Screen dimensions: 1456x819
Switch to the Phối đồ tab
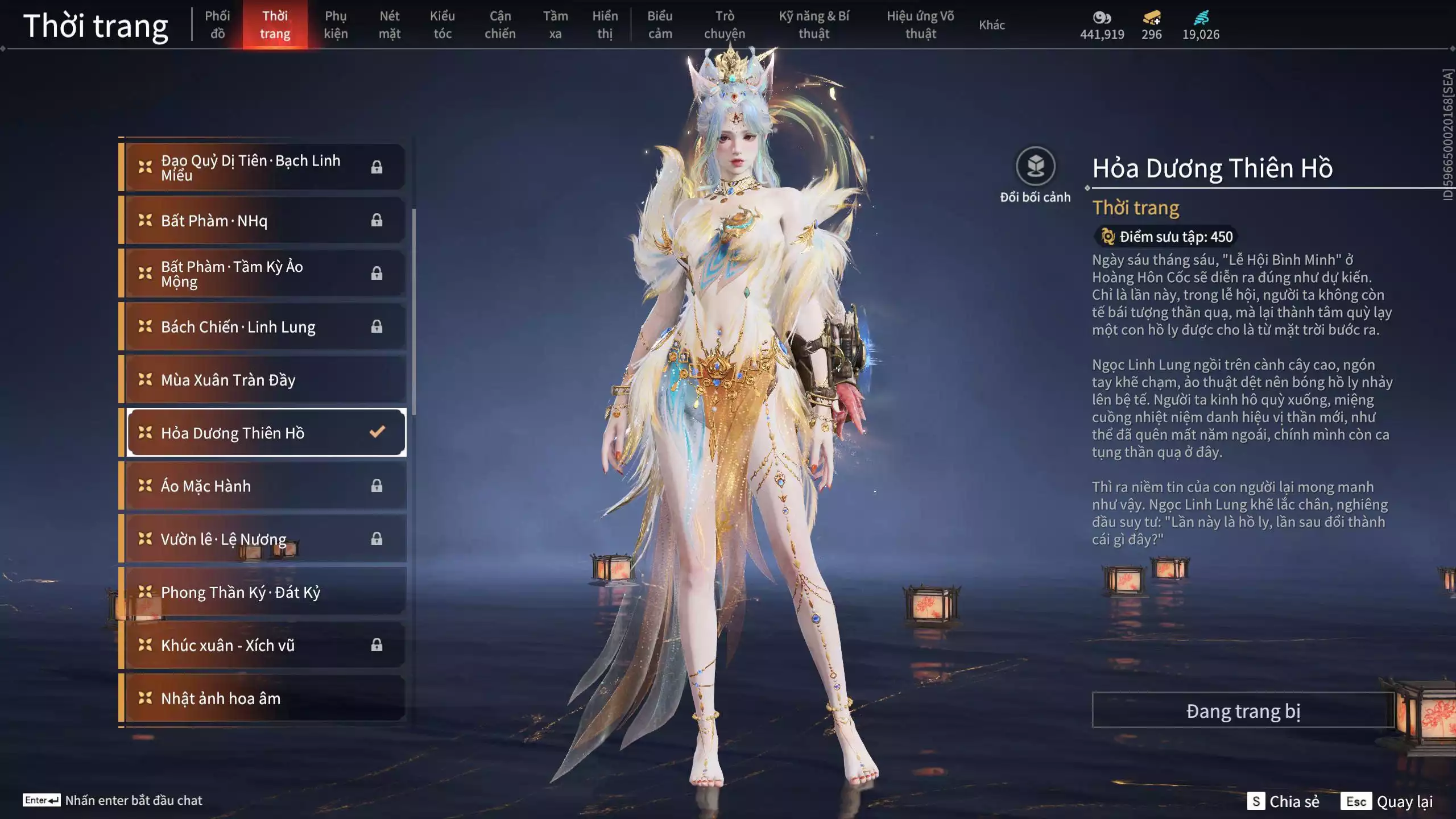tap(217, 24)
